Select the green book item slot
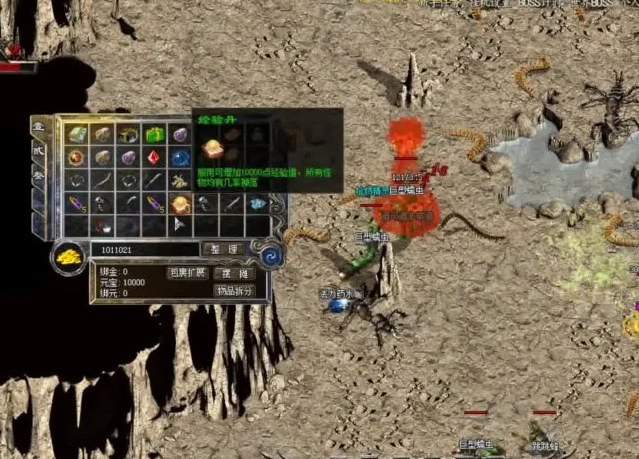This screenshot has height=459, width=639. (x=76, y=134)
